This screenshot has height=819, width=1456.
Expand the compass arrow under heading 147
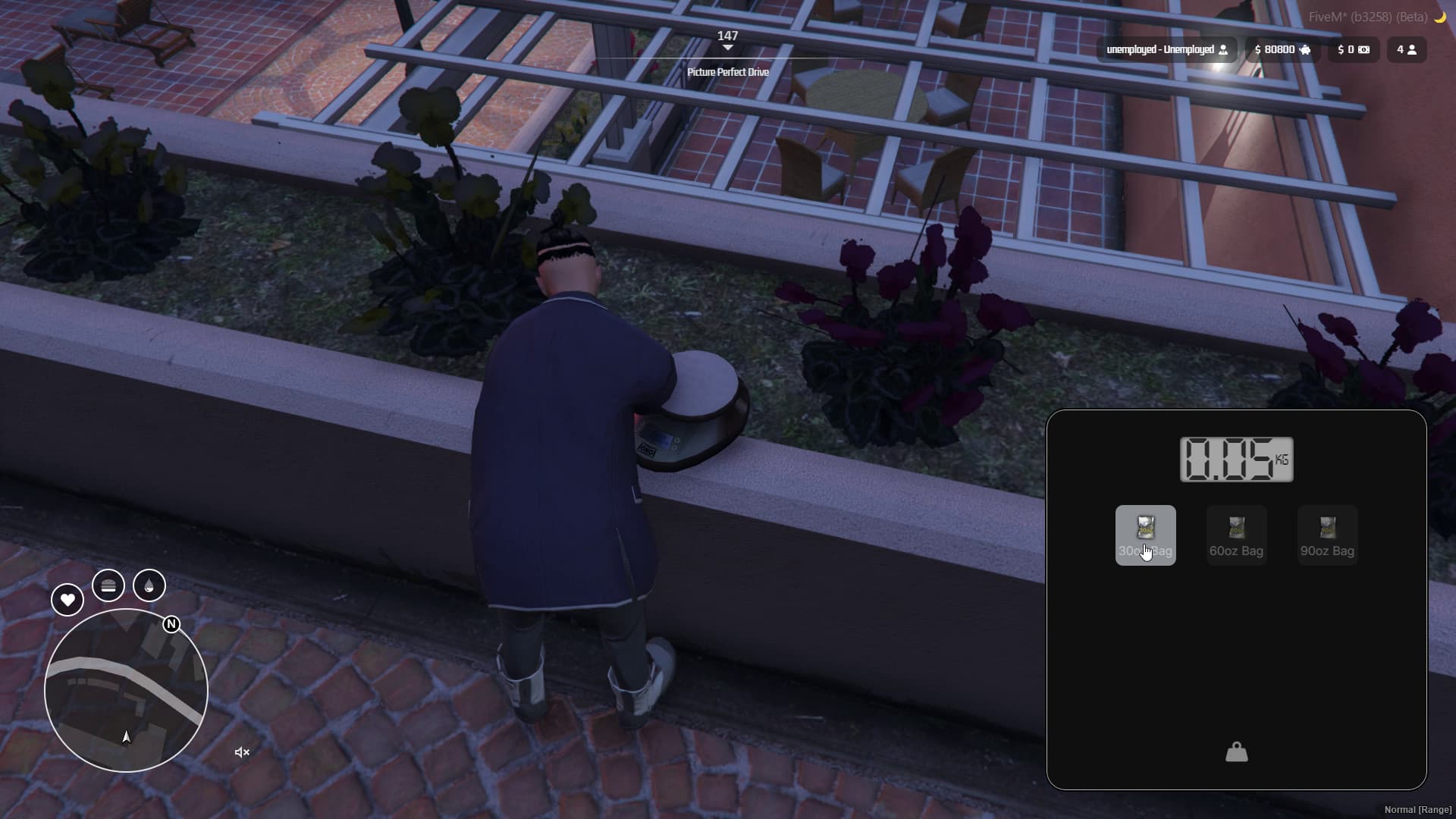(x=728, y=47)
